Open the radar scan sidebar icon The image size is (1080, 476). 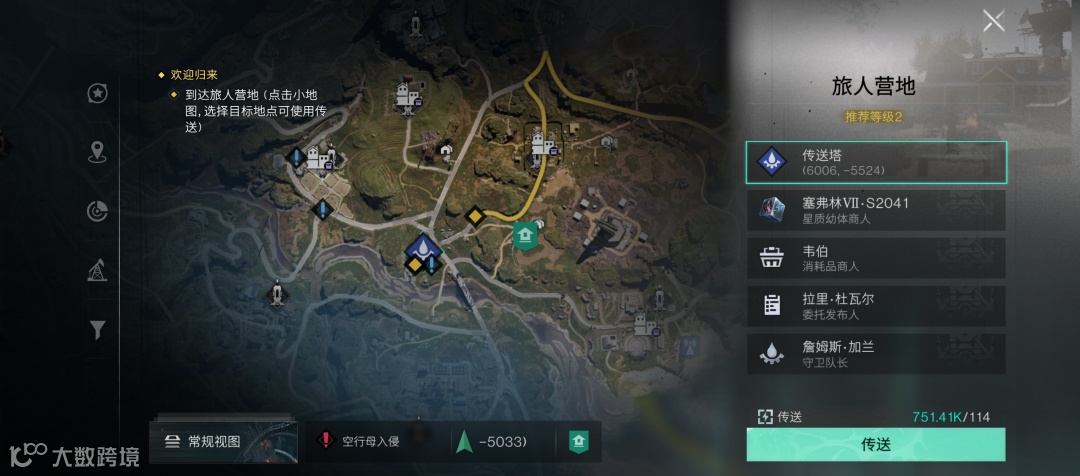click(x=98, y=211)
